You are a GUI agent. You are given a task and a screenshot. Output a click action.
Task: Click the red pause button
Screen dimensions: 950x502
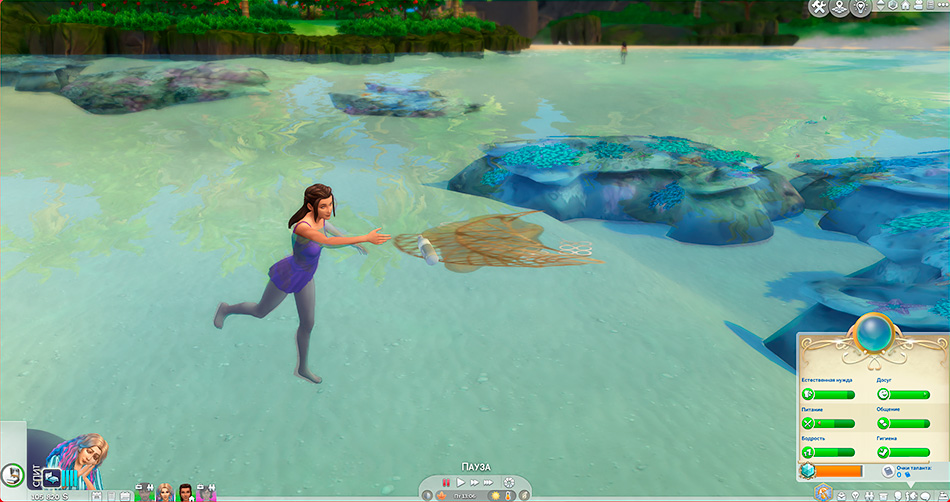pyautogui.click(x=447, y=482)
